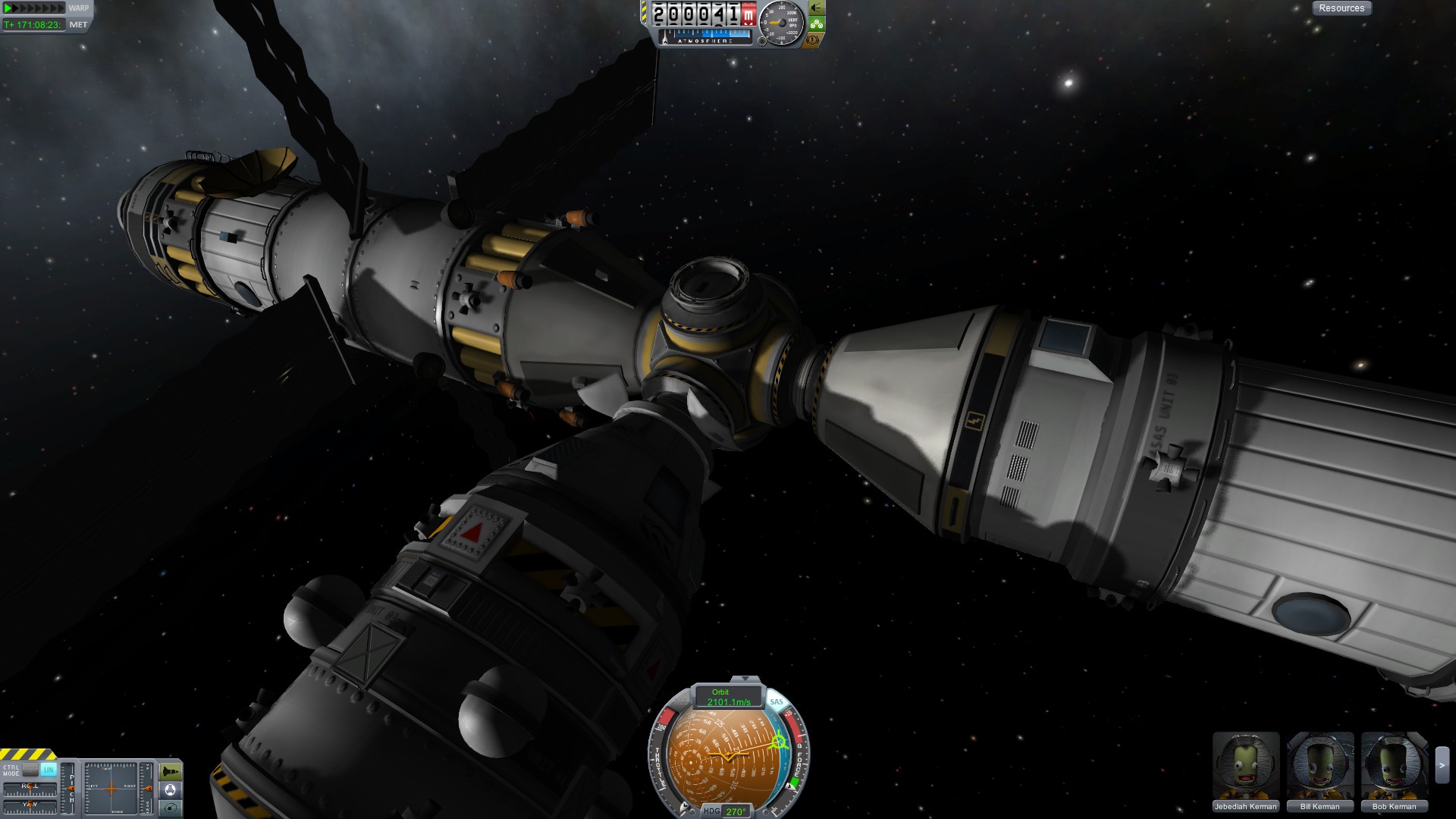Toggle the MET clock mode label
The image size is (1456, 819).
pos(78,25)
